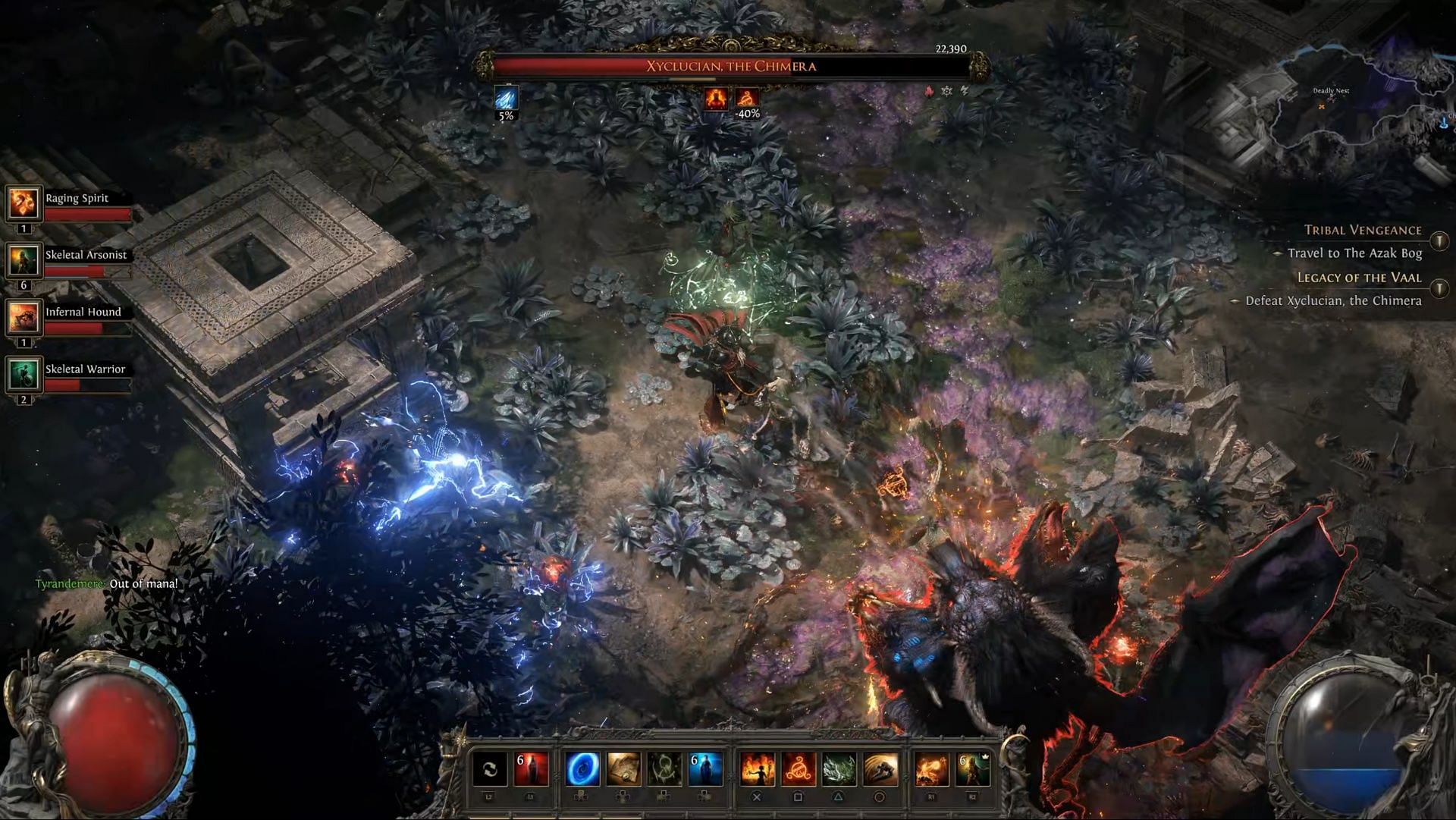The height and width of the screenshot is (820, 1456).
Task: Select the swap arrows hotbar slot
Action: 490,769
